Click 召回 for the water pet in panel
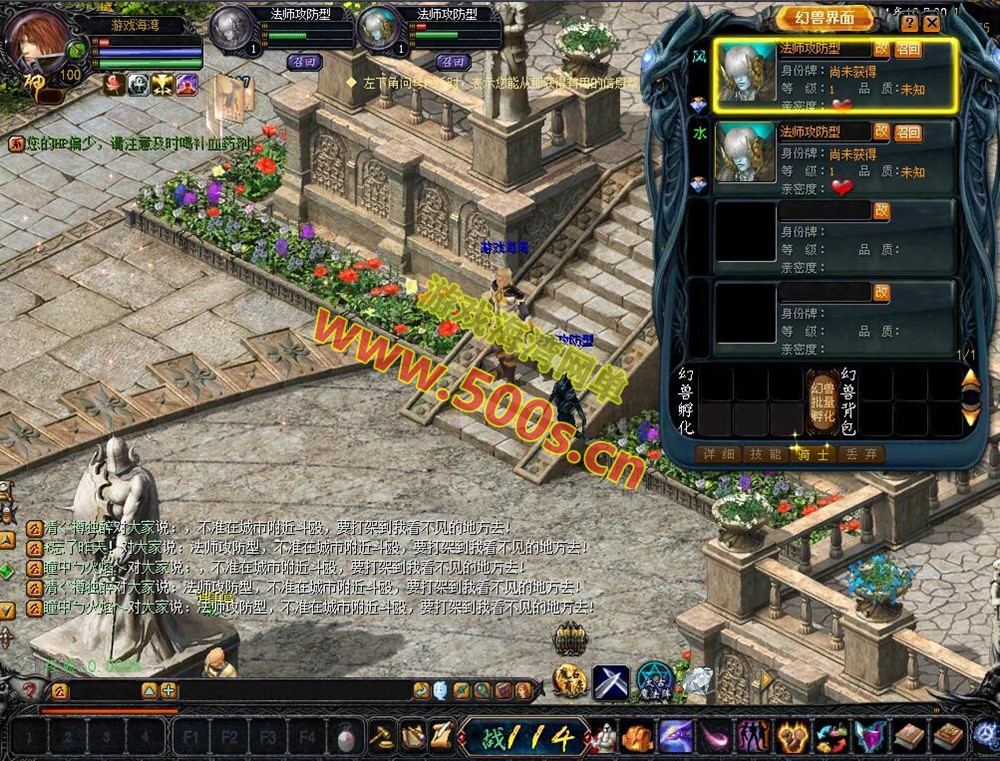This screenshot has height=761, width=1000. tap(908, 132)
